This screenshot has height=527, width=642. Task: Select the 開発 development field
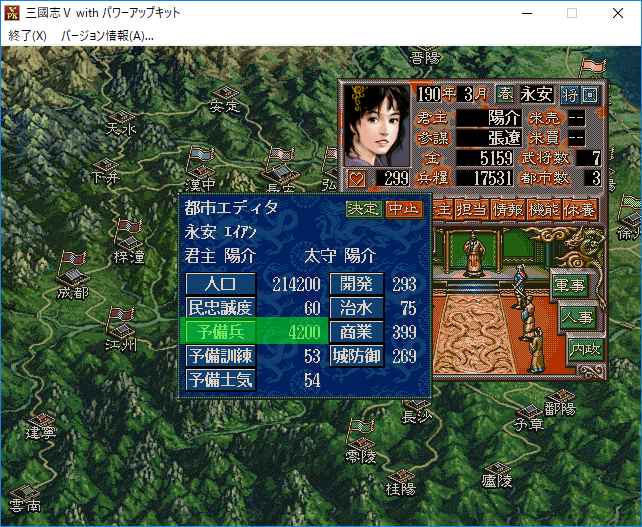pos(356,284)
